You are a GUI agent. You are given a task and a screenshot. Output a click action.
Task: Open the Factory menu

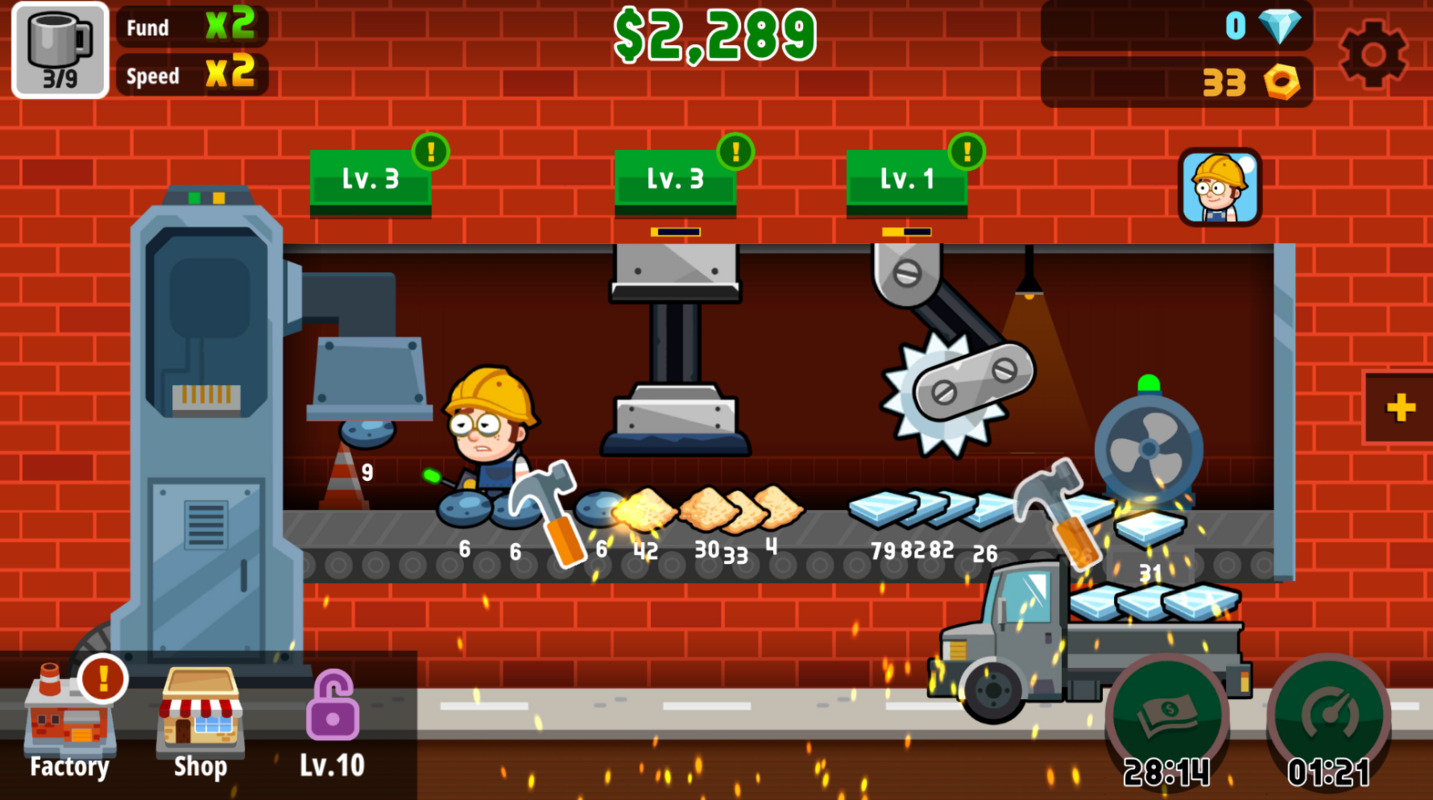pos(69,722)
